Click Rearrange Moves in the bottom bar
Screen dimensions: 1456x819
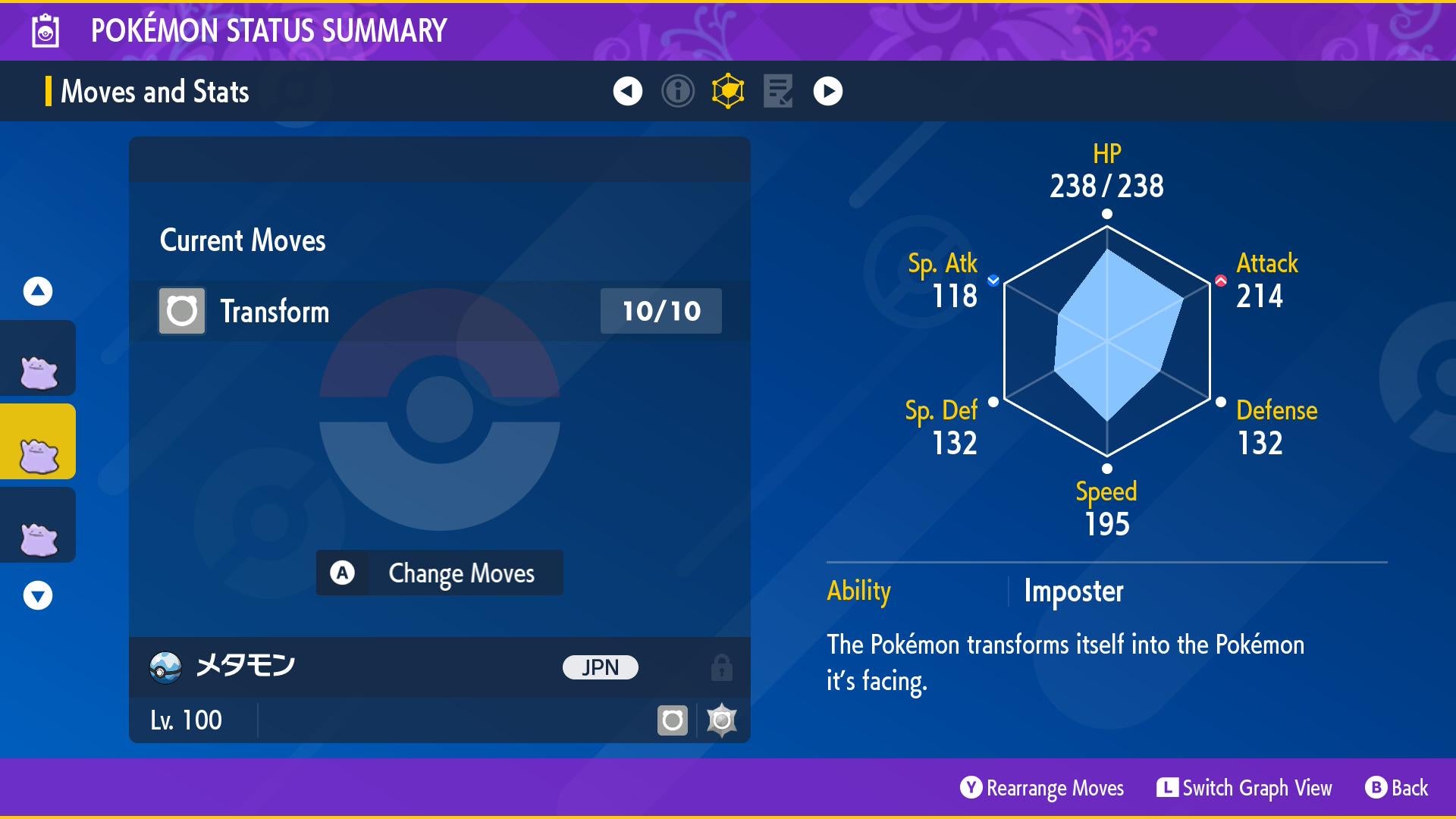pos(1042,788)
